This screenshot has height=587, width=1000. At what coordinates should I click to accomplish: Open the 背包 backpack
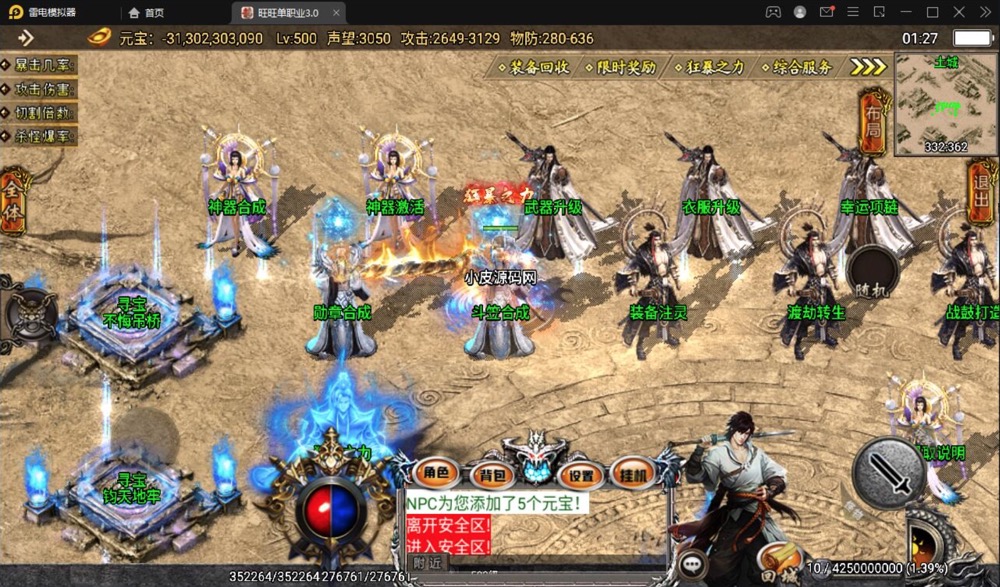[492, 475]
